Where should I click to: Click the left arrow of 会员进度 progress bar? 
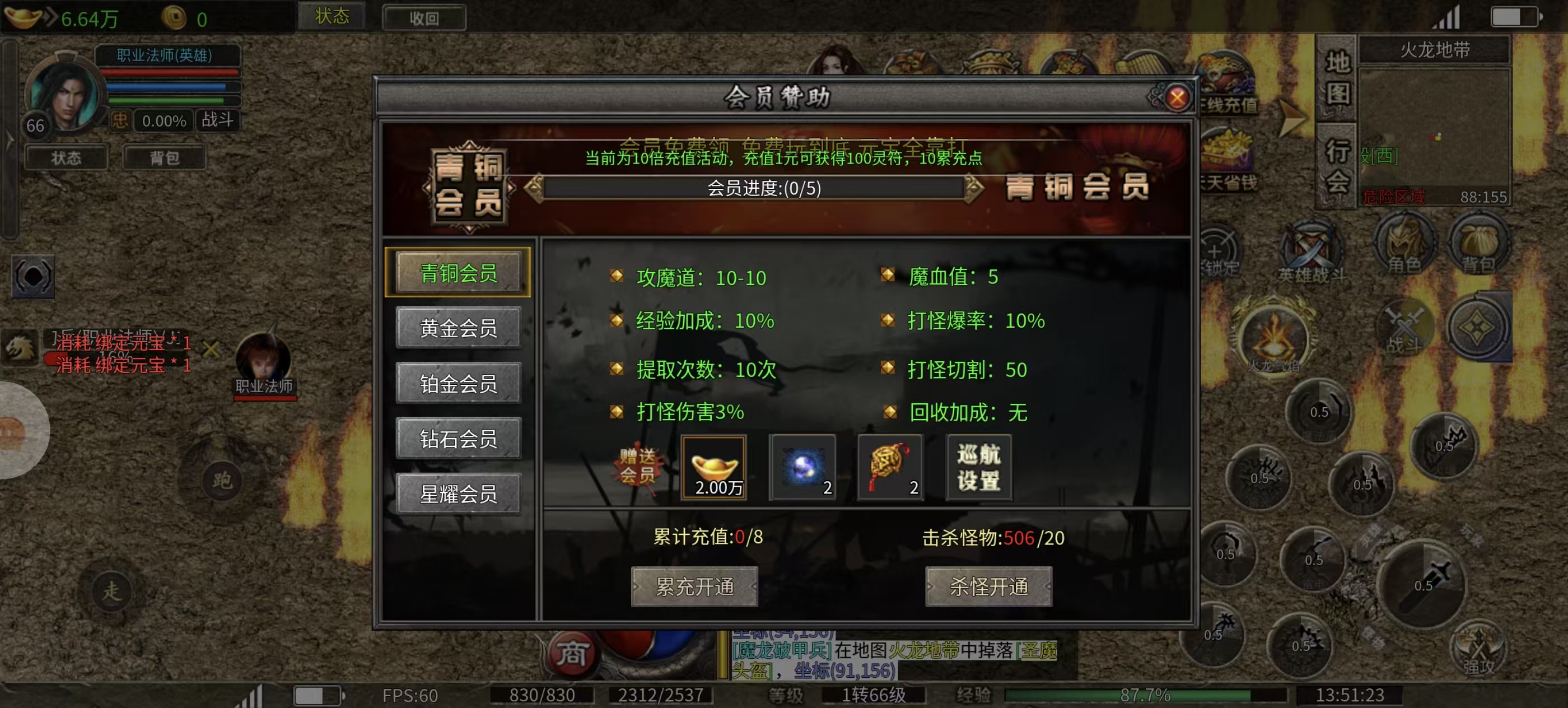[x=534, y=189]
